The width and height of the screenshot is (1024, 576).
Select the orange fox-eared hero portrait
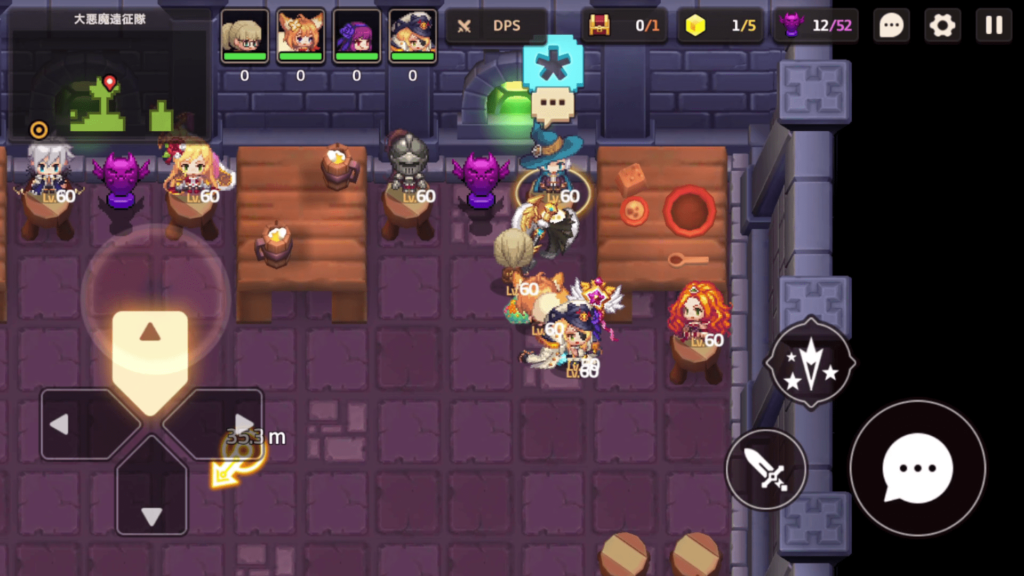(300, 37)
